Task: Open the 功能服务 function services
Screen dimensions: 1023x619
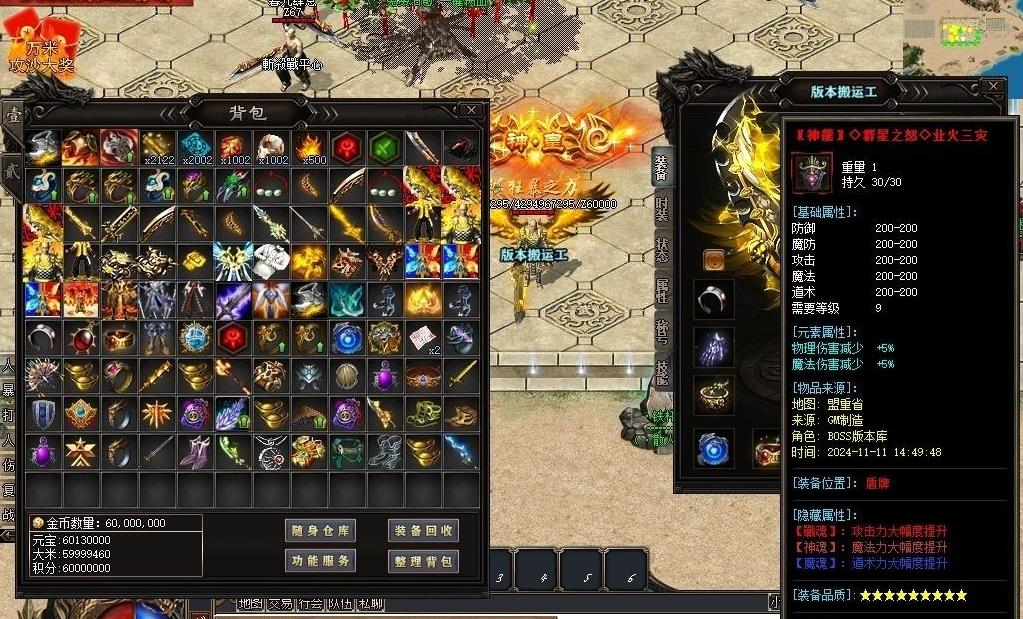Action: (320, 561)
